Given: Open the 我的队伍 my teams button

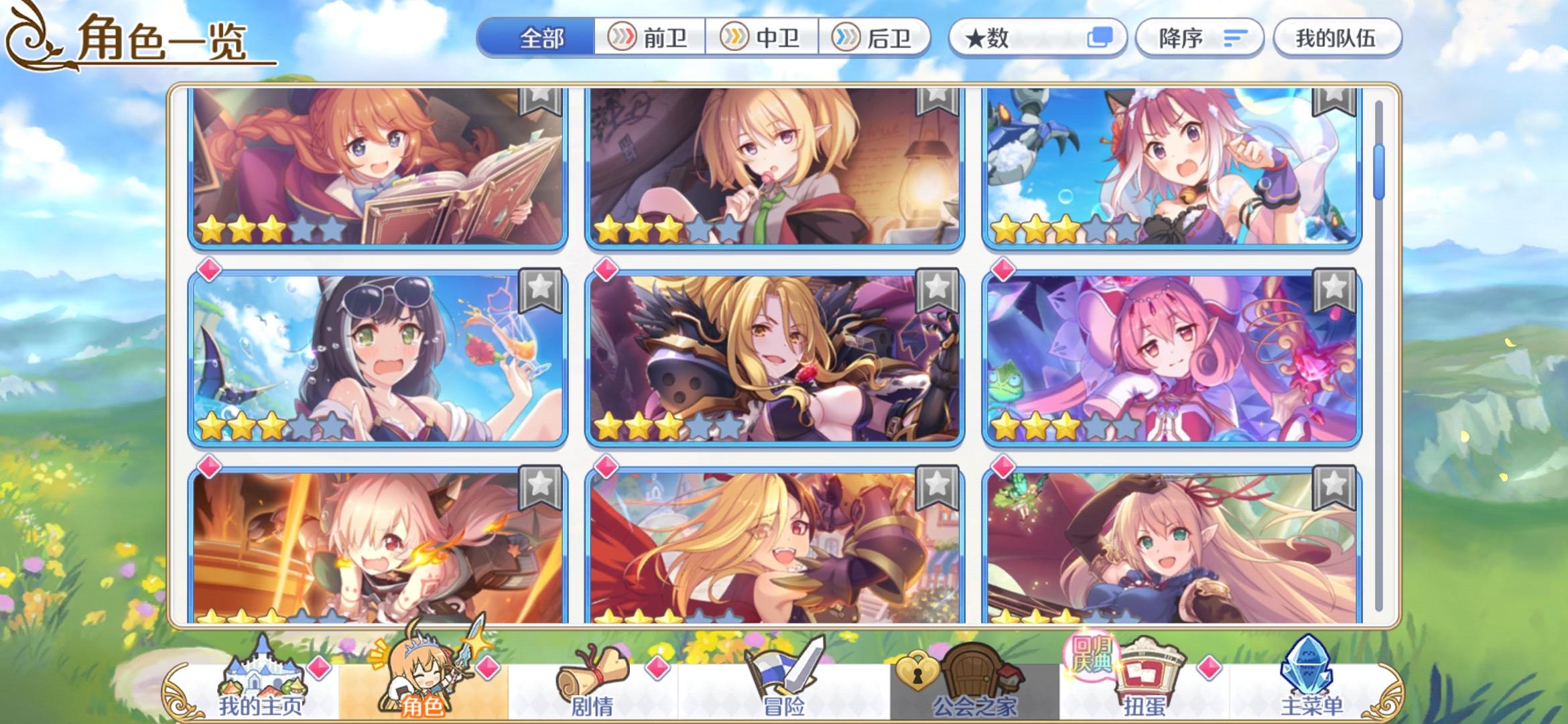Looking at the screenshot, I should [x=1337, y=38].
